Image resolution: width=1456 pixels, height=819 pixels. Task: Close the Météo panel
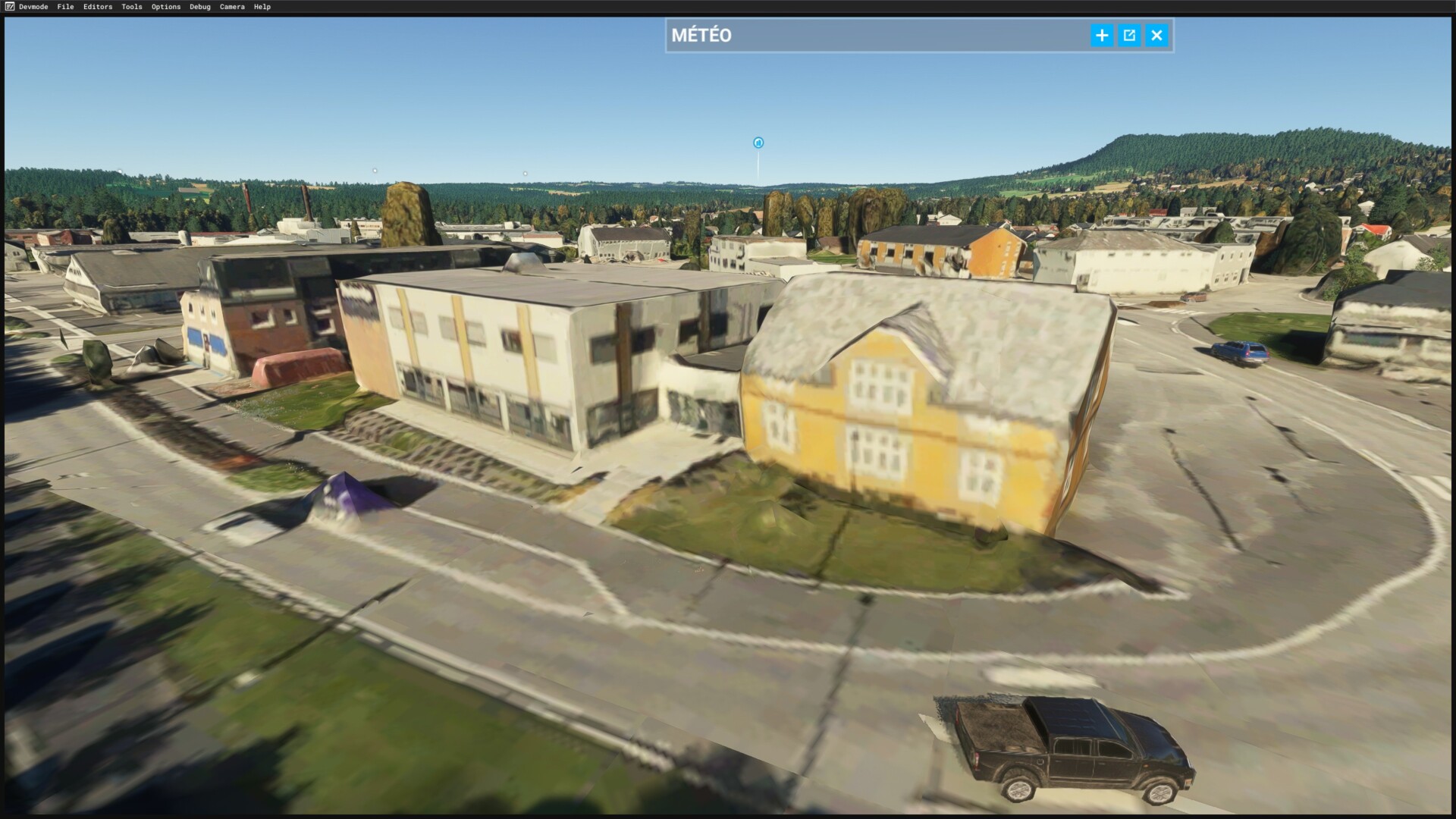click(x=1156, y=36)
